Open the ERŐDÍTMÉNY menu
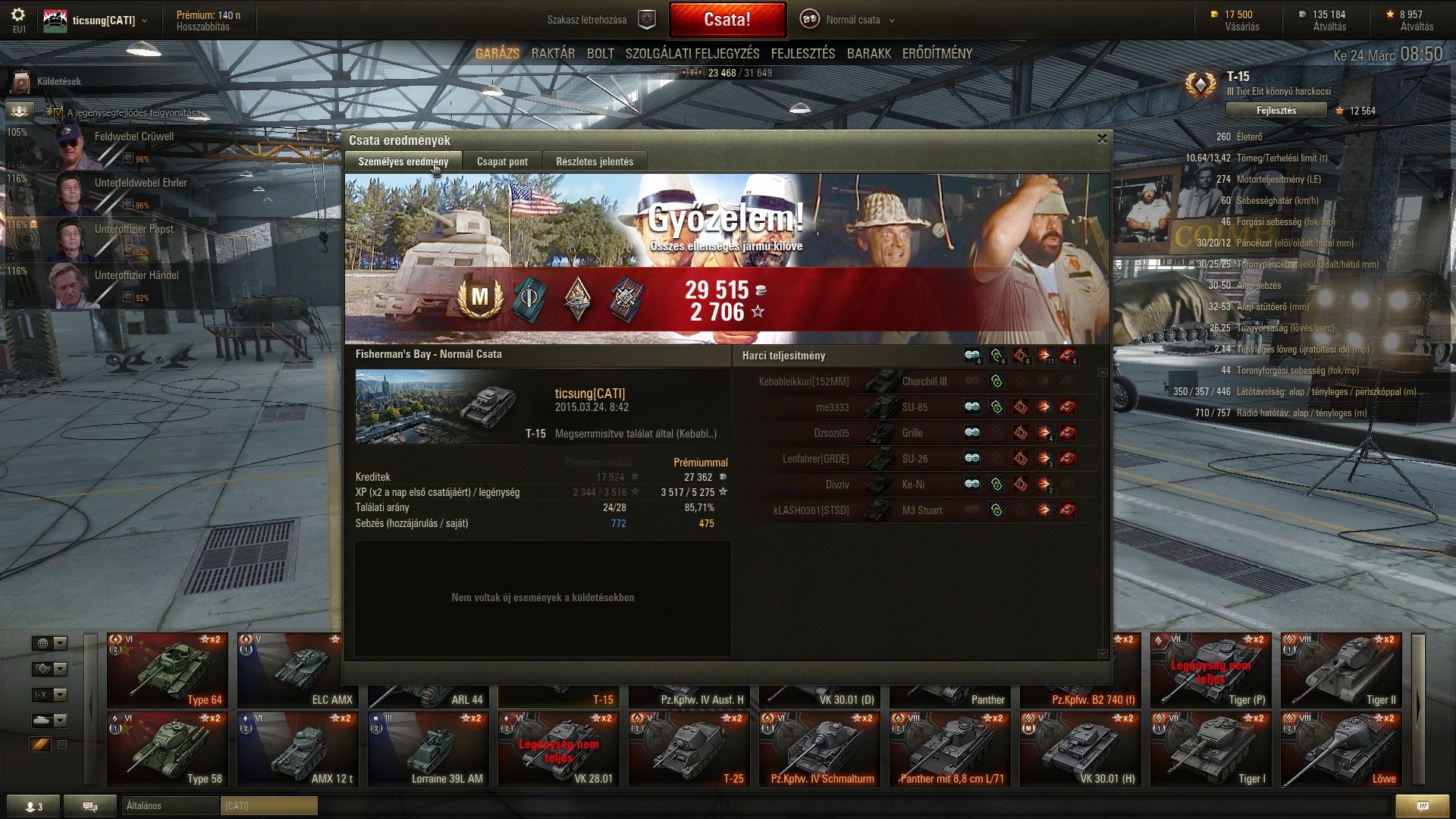 (x=937, y=54)
